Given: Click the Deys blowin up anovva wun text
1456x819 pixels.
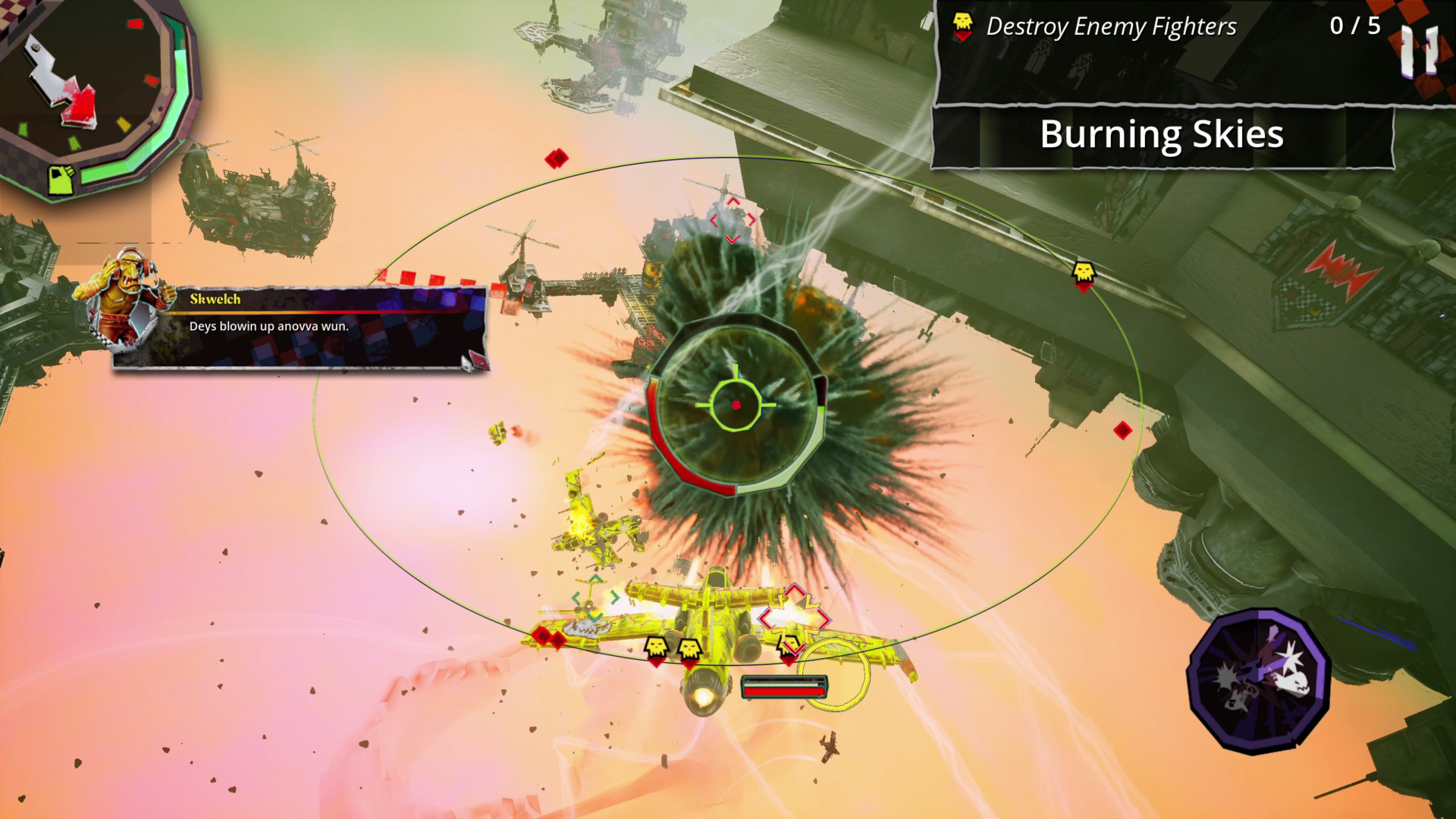Looking at the screenshot, I should pos(267,328).
